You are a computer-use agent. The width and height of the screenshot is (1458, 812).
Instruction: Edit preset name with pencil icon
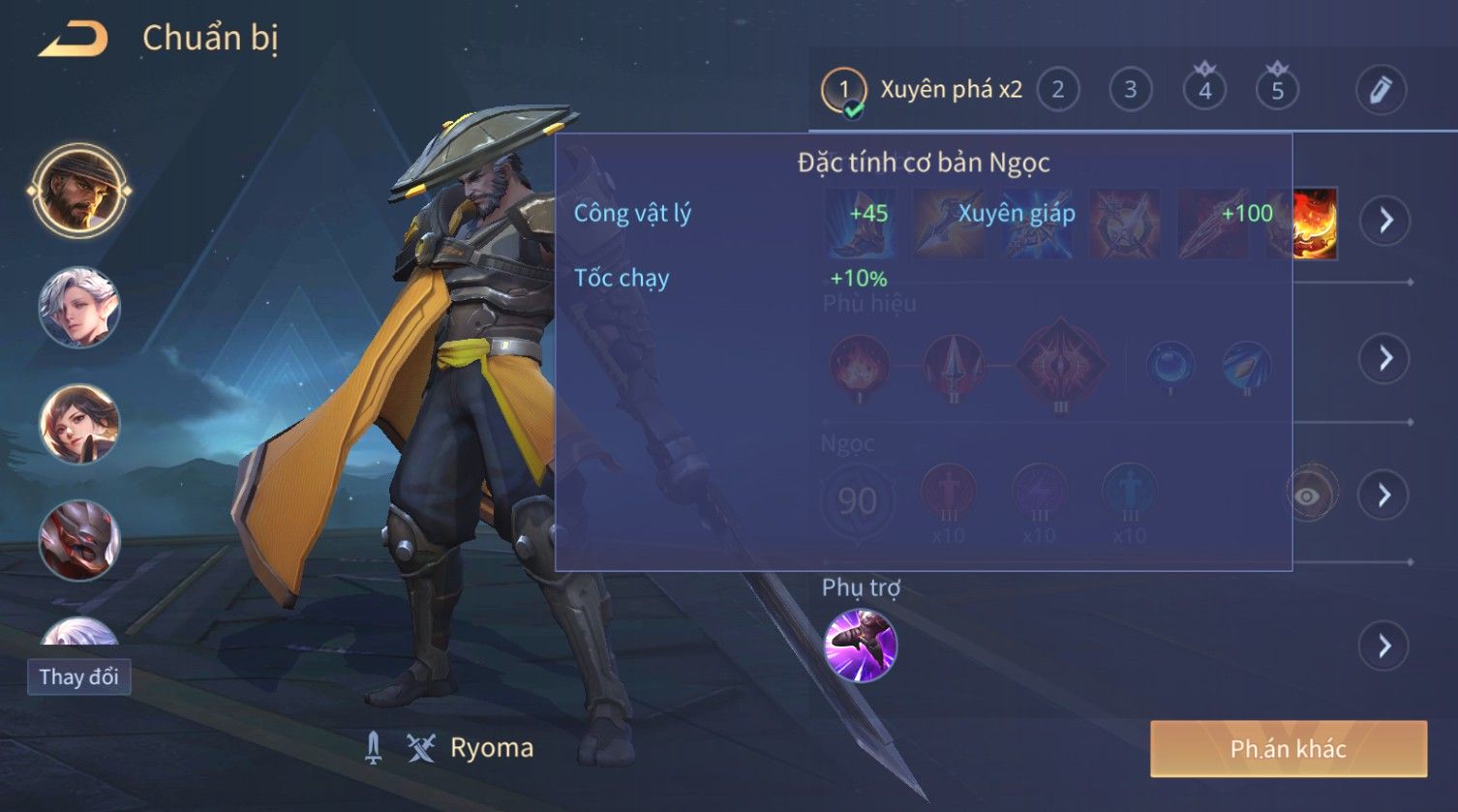pyautogui.click(x=1381, y=90)
